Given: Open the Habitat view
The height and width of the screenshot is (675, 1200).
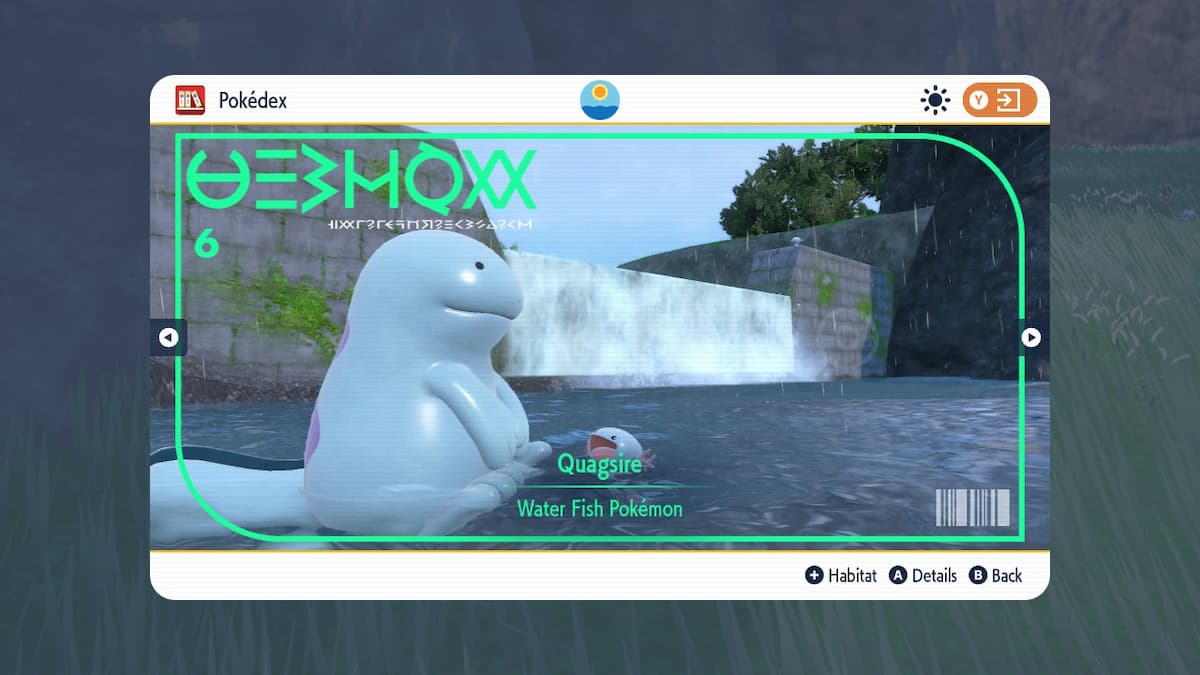Looking at the screenshot, I should 841,576.
